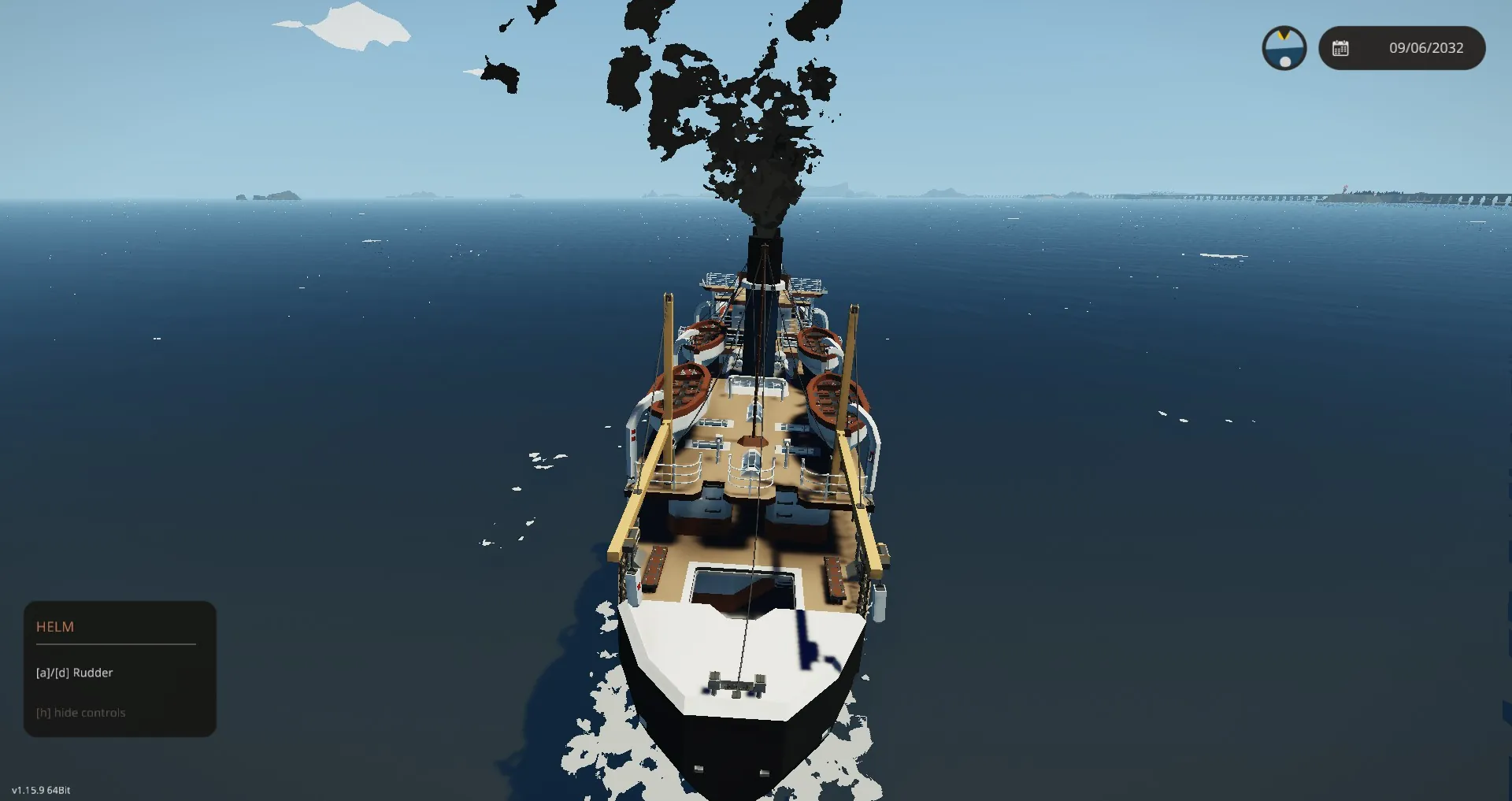Click the calendar icon beside the date
Screen dimensions: 1512x801
click(x=1340, y=48)
